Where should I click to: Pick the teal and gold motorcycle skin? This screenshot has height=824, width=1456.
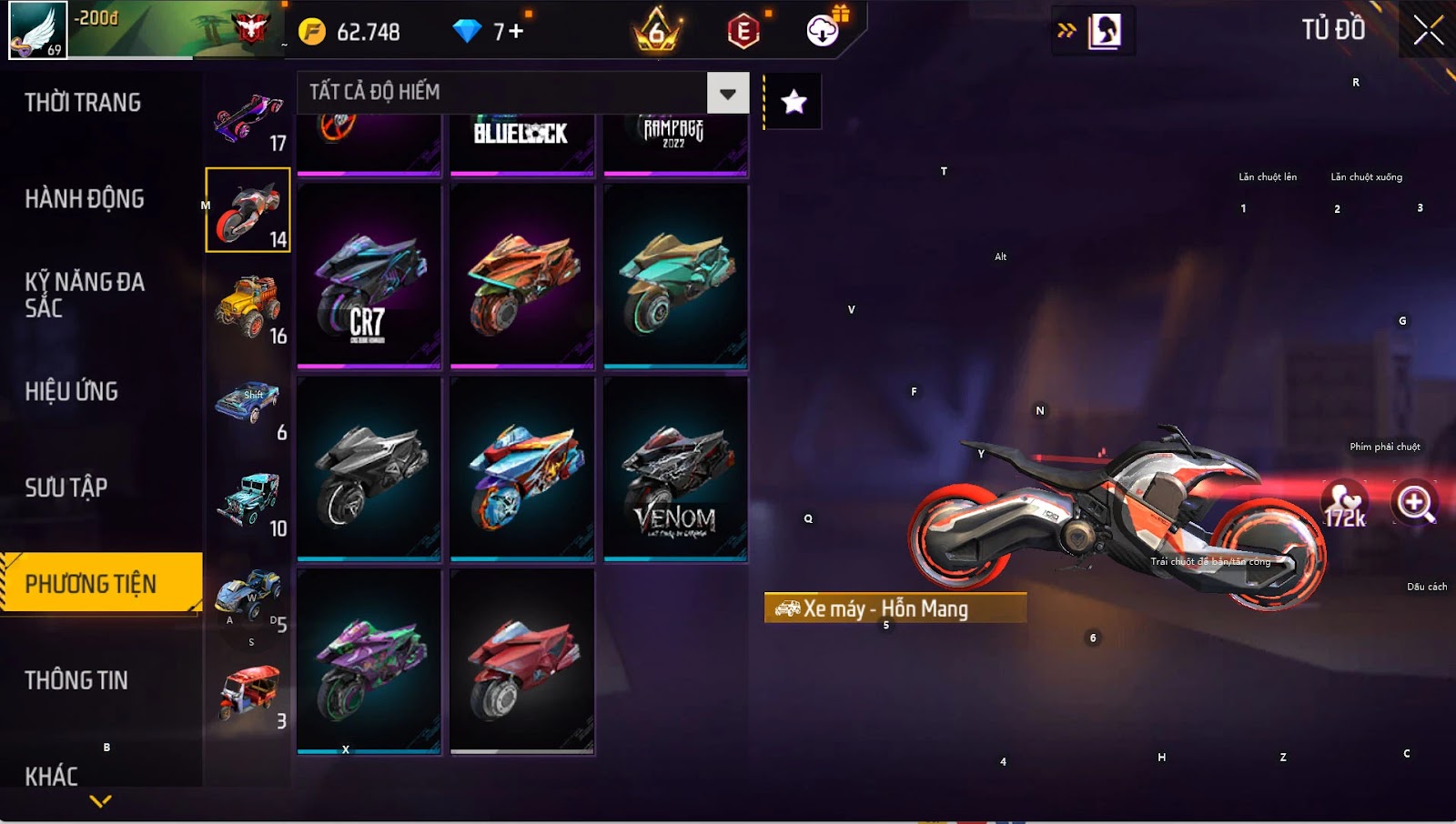(x=675, y=276)
